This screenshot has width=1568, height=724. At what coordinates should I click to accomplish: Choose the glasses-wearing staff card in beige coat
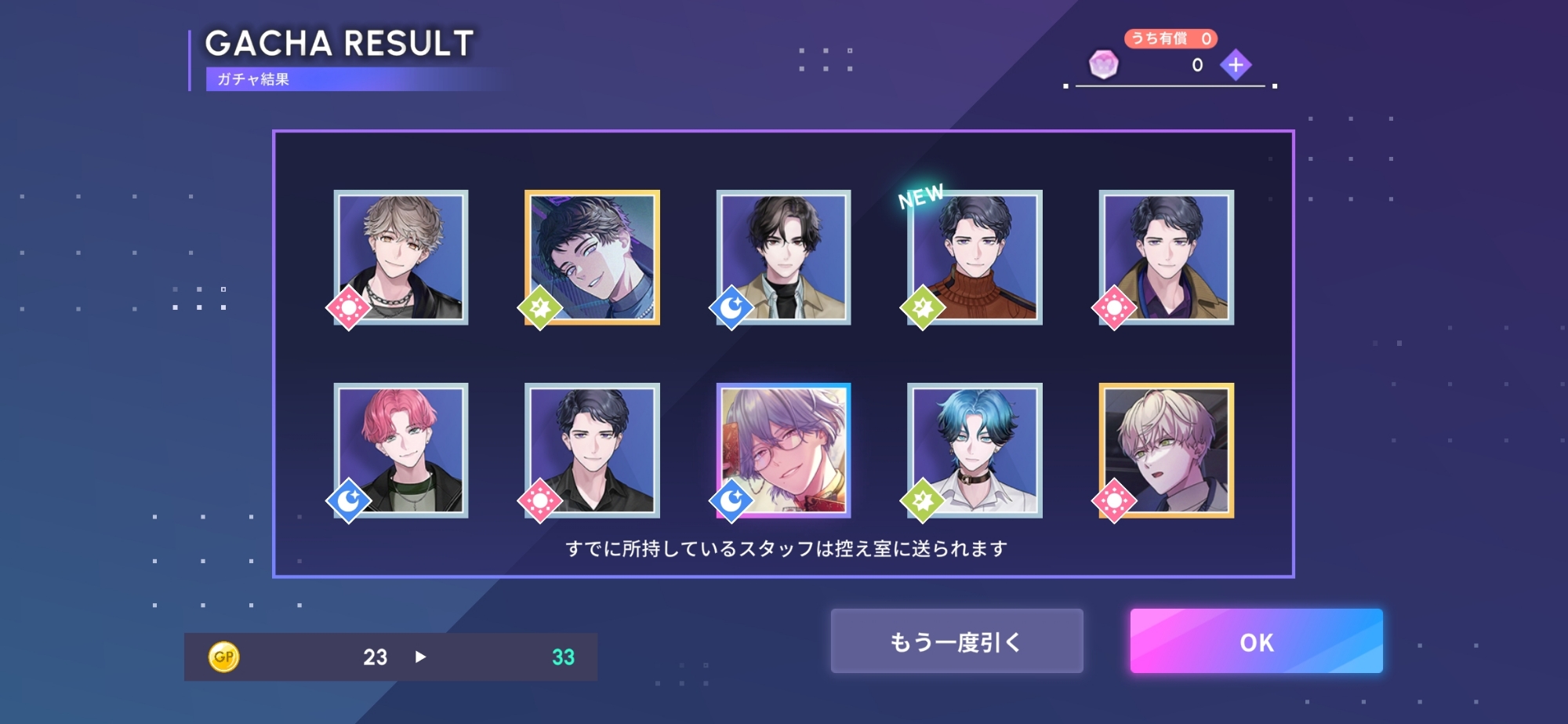pos(783,257)
